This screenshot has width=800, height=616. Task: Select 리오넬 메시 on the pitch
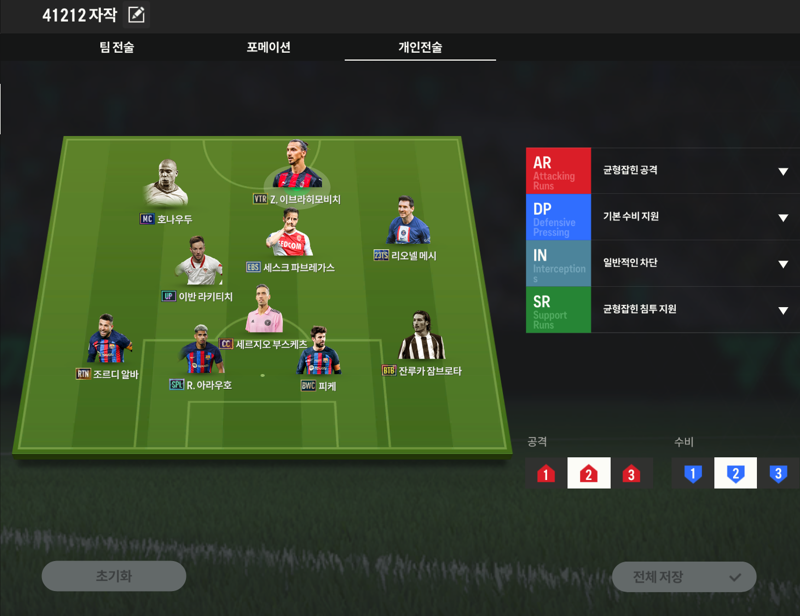coord(408,223)
